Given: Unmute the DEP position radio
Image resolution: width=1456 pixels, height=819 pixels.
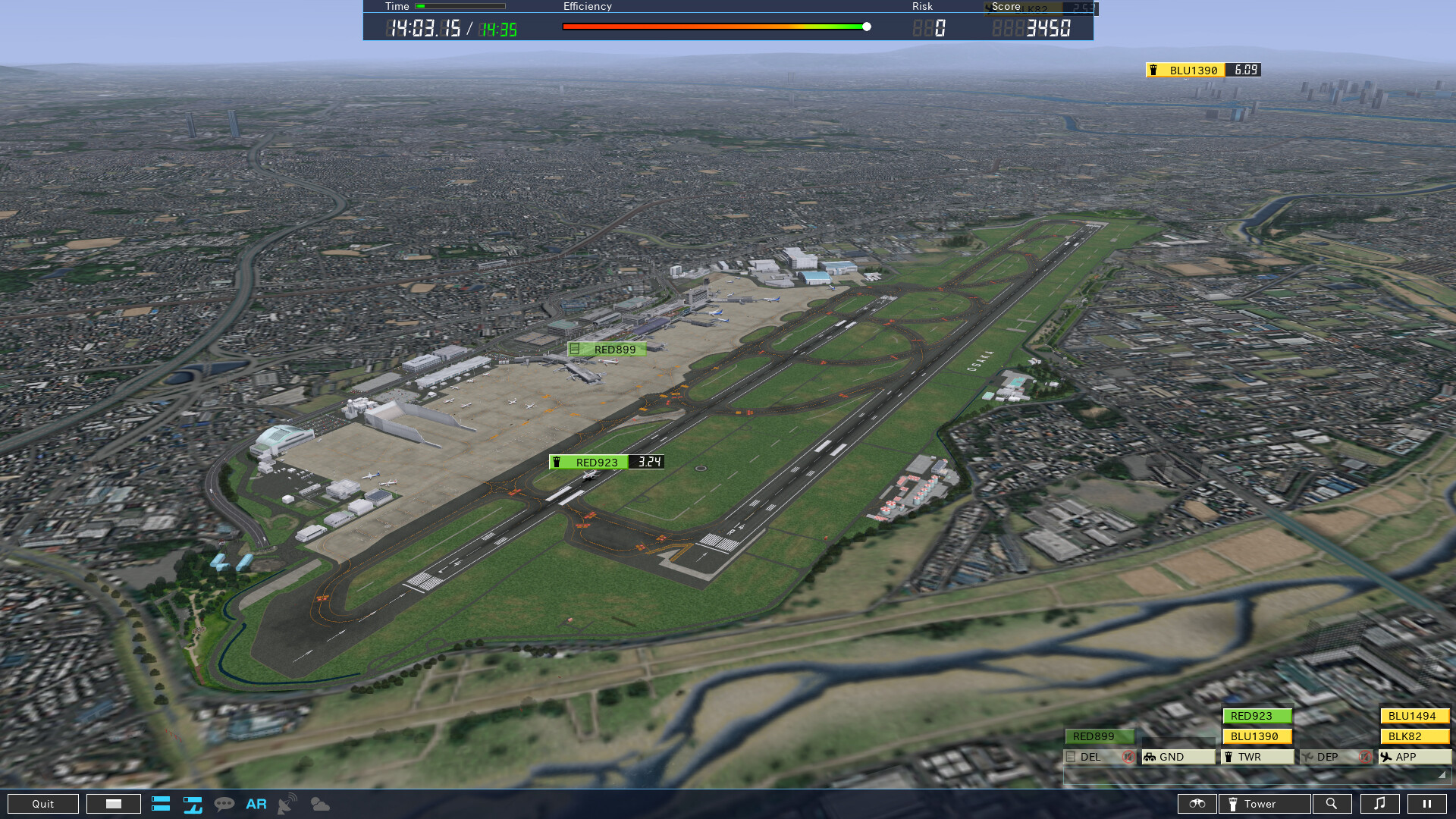Looking at the screenshot, I should point(1363,756).
